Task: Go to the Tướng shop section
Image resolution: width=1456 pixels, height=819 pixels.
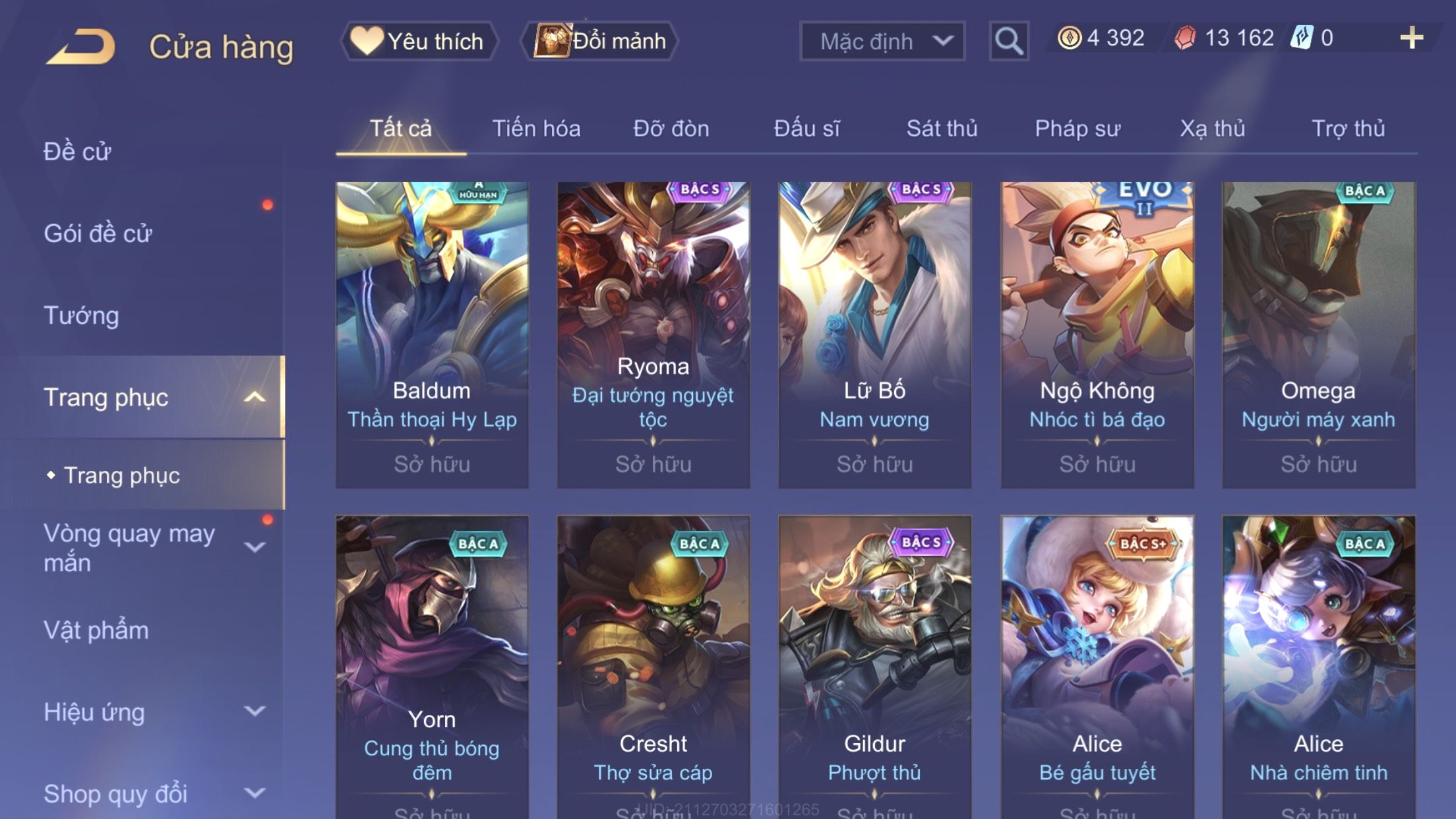Action: [x=81, y=315]
